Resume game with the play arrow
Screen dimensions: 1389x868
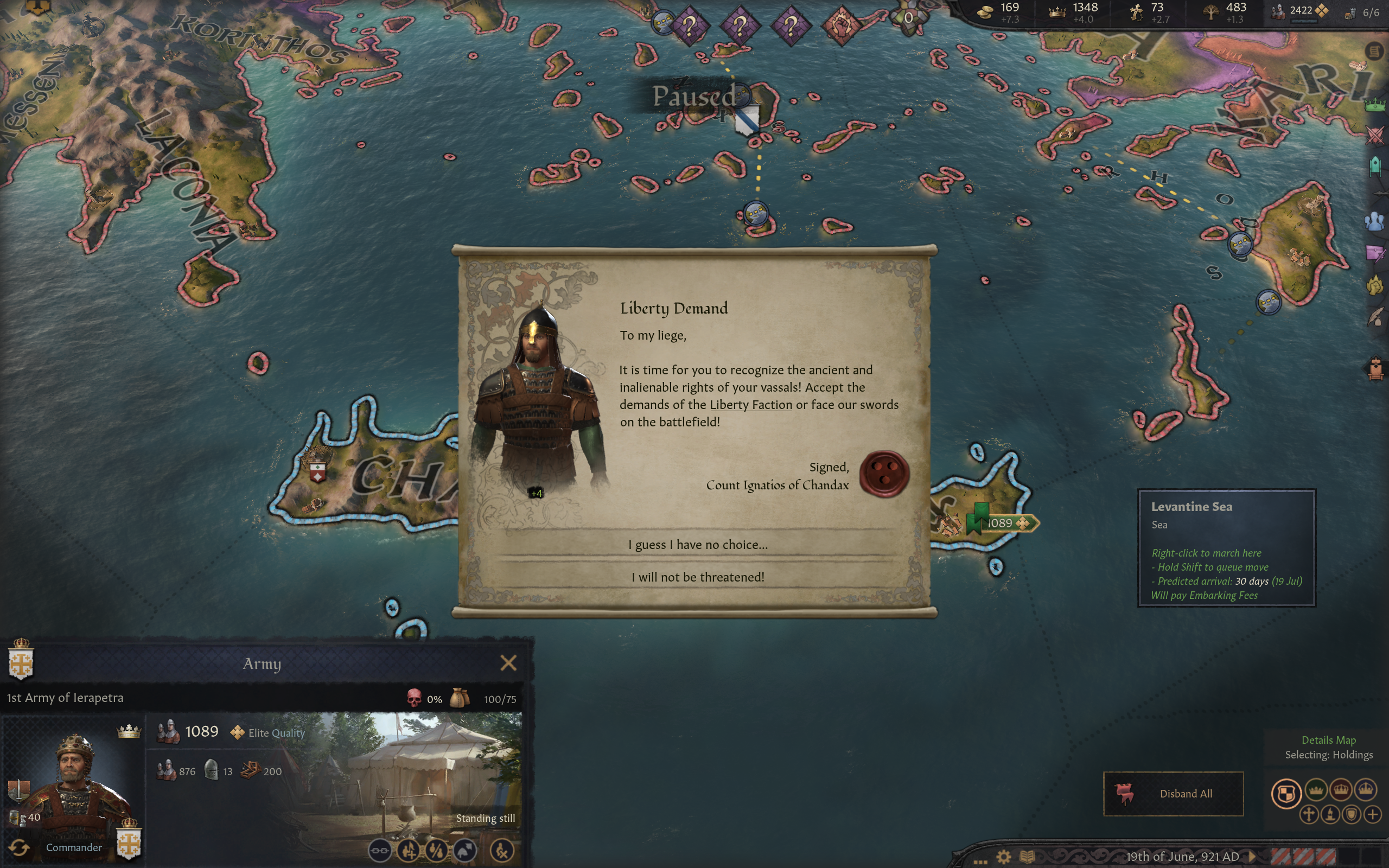tap(1252, 857)
